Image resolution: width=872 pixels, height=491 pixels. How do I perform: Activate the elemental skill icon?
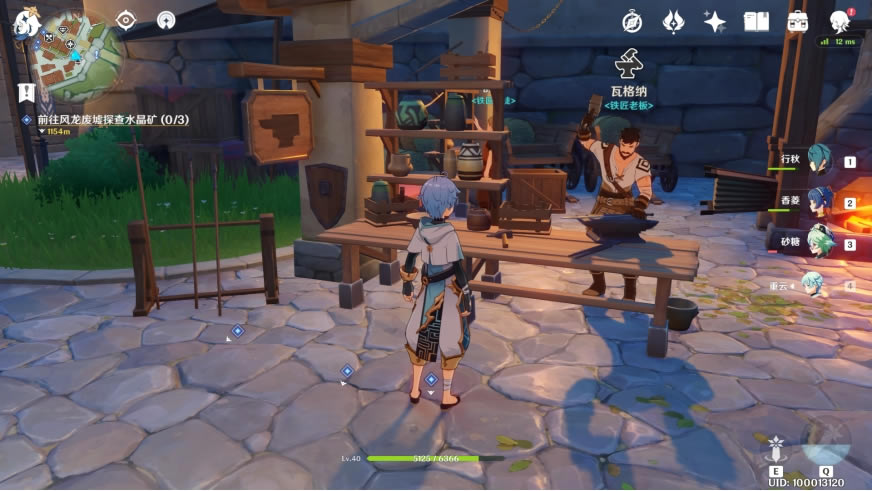776,451
